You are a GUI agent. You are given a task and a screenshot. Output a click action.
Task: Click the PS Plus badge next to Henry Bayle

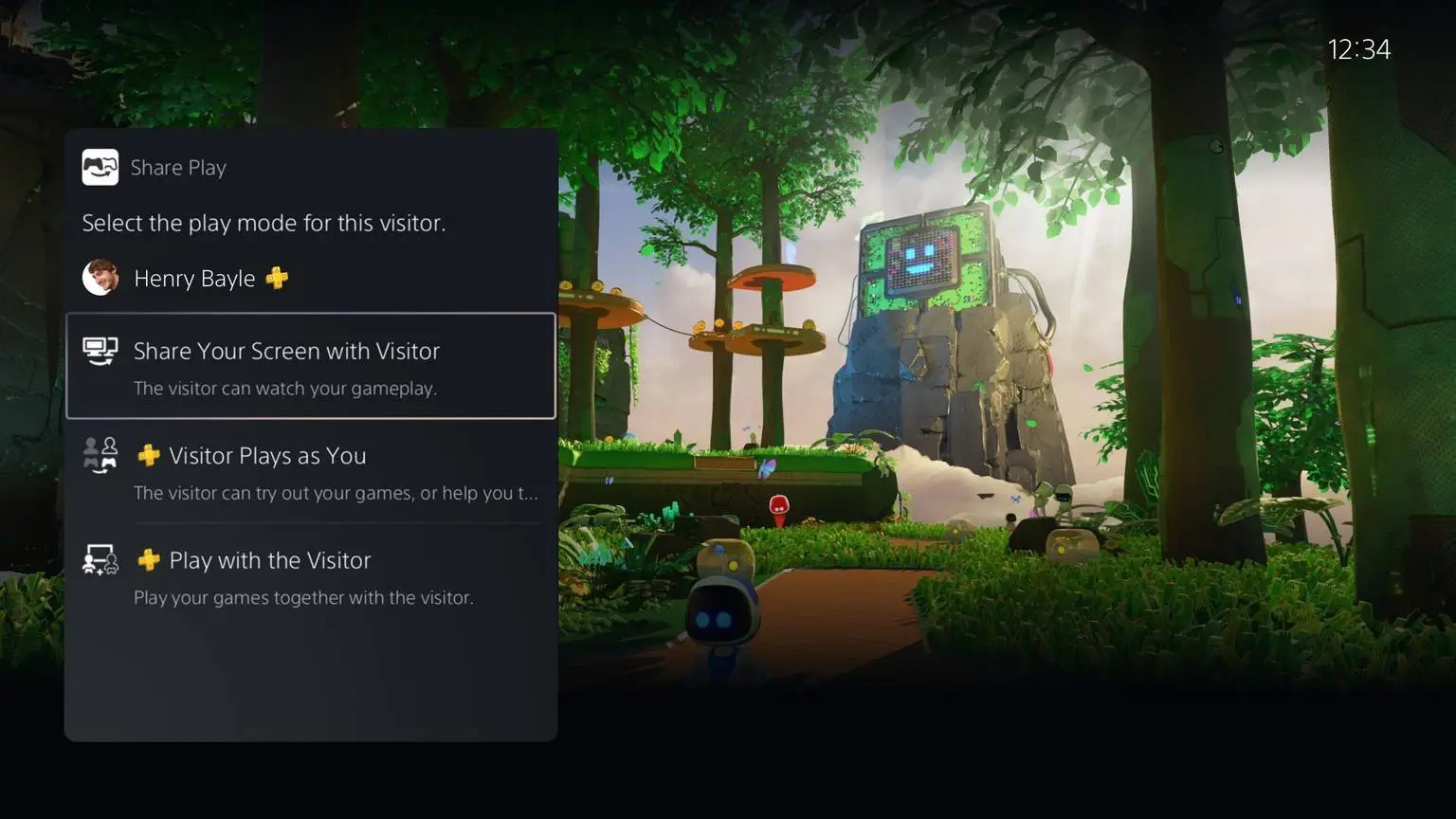pos(276,278)
